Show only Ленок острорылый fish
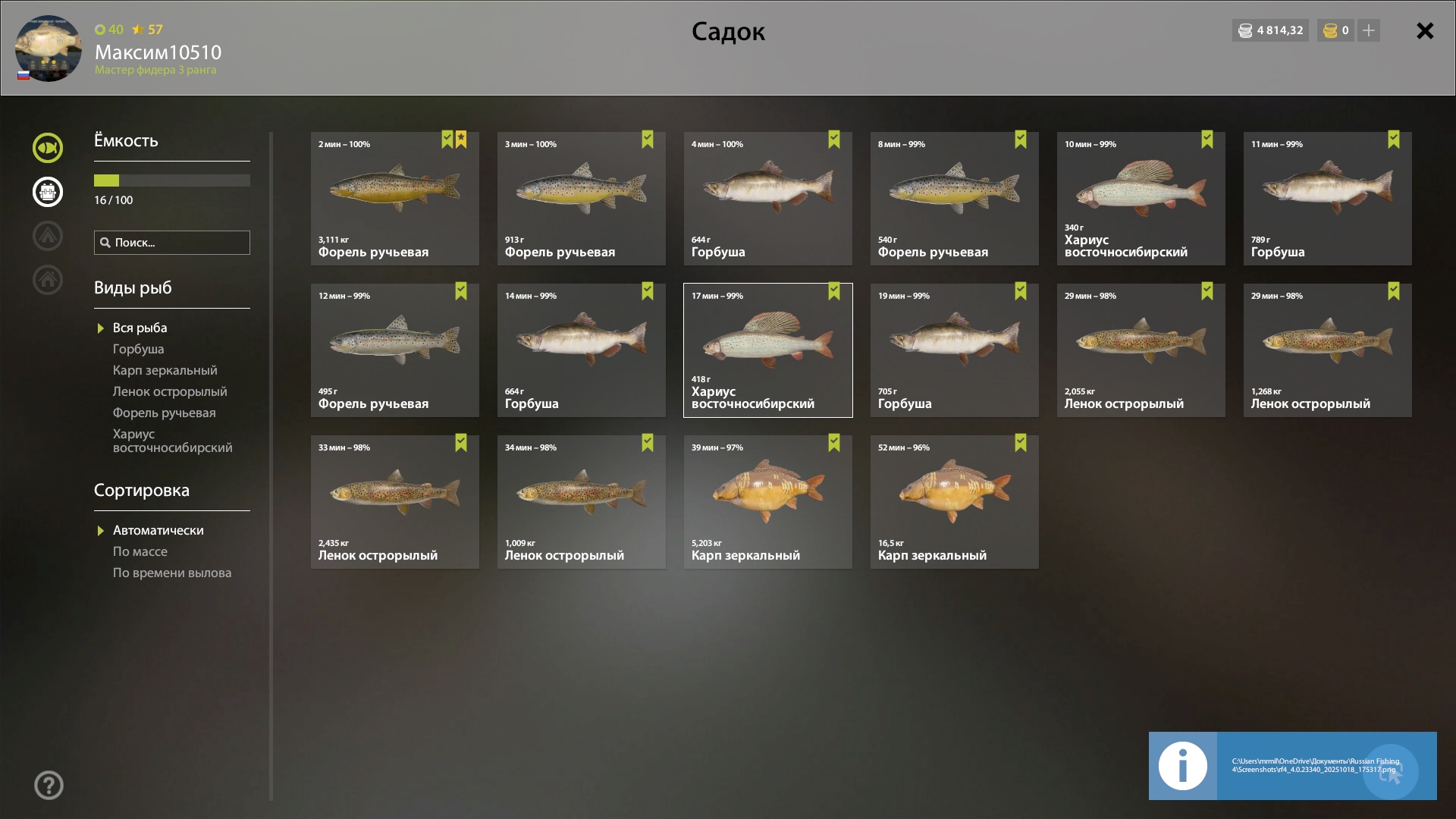1456x819 pixels. (x=170, y=391)
